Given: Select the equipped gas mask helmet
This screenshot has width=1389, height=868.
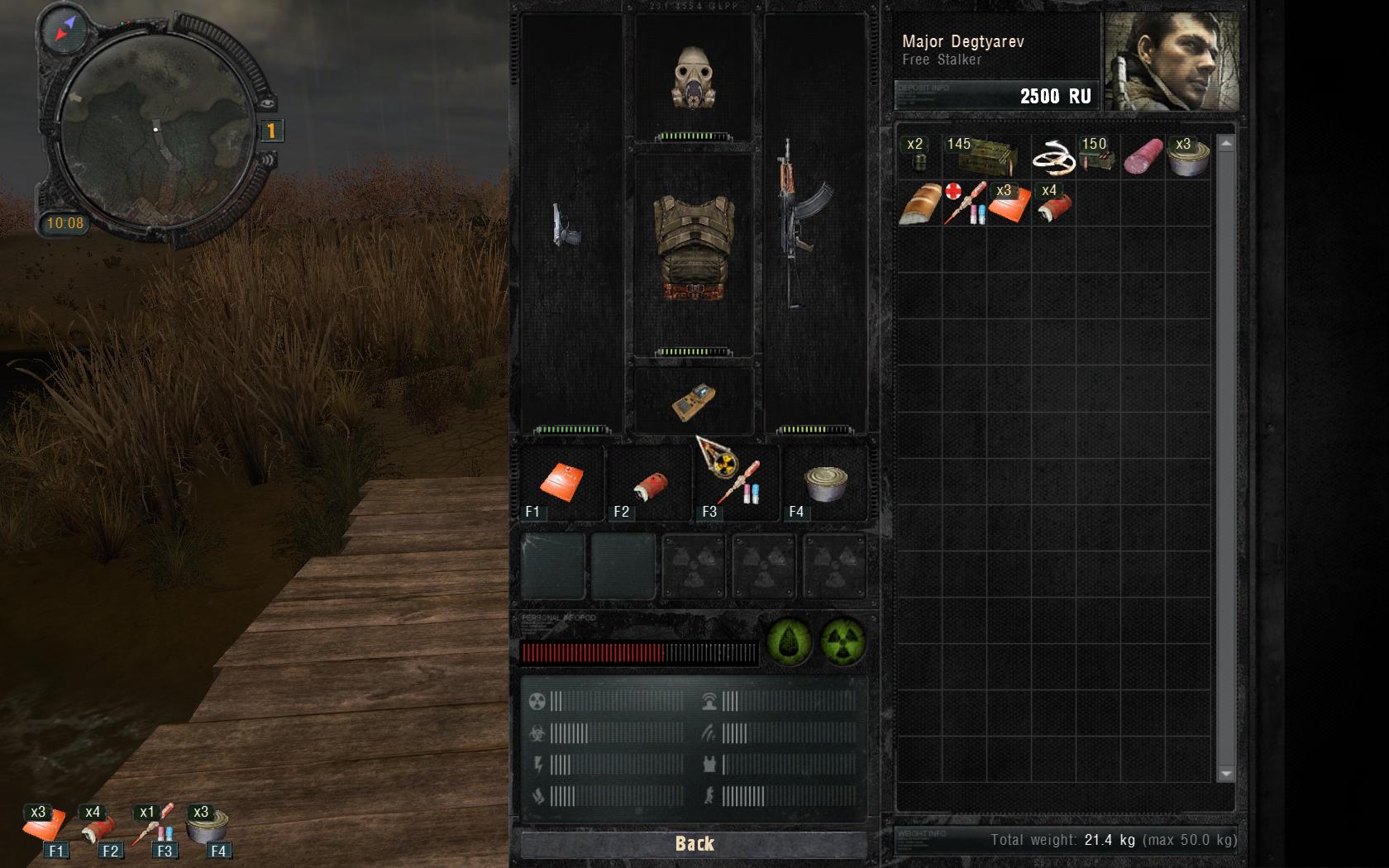Looking at the screenshot, I should click(693, 78).
